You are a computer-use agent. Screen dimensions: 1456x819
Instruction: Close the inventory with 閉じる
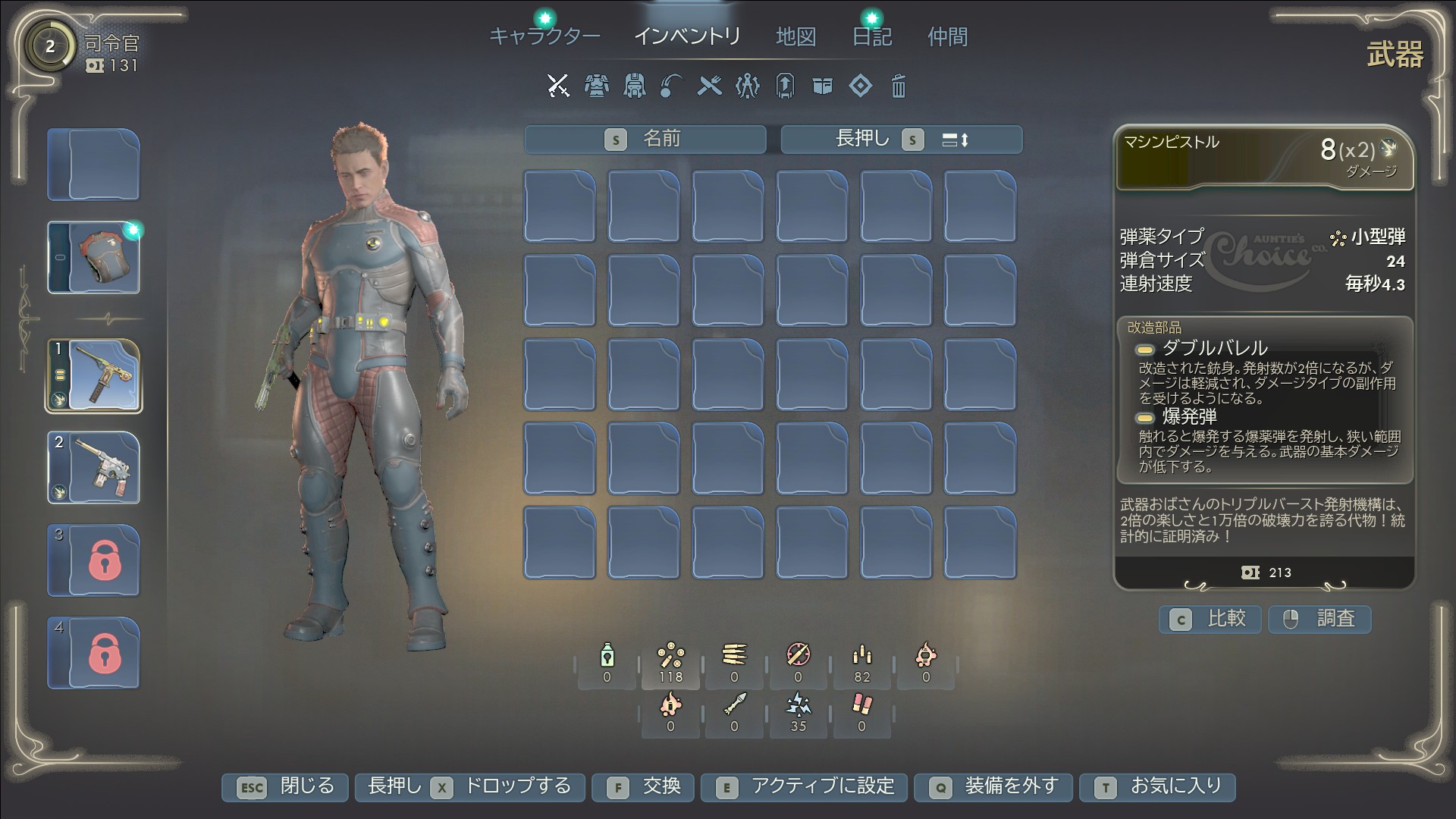(285, 787)
